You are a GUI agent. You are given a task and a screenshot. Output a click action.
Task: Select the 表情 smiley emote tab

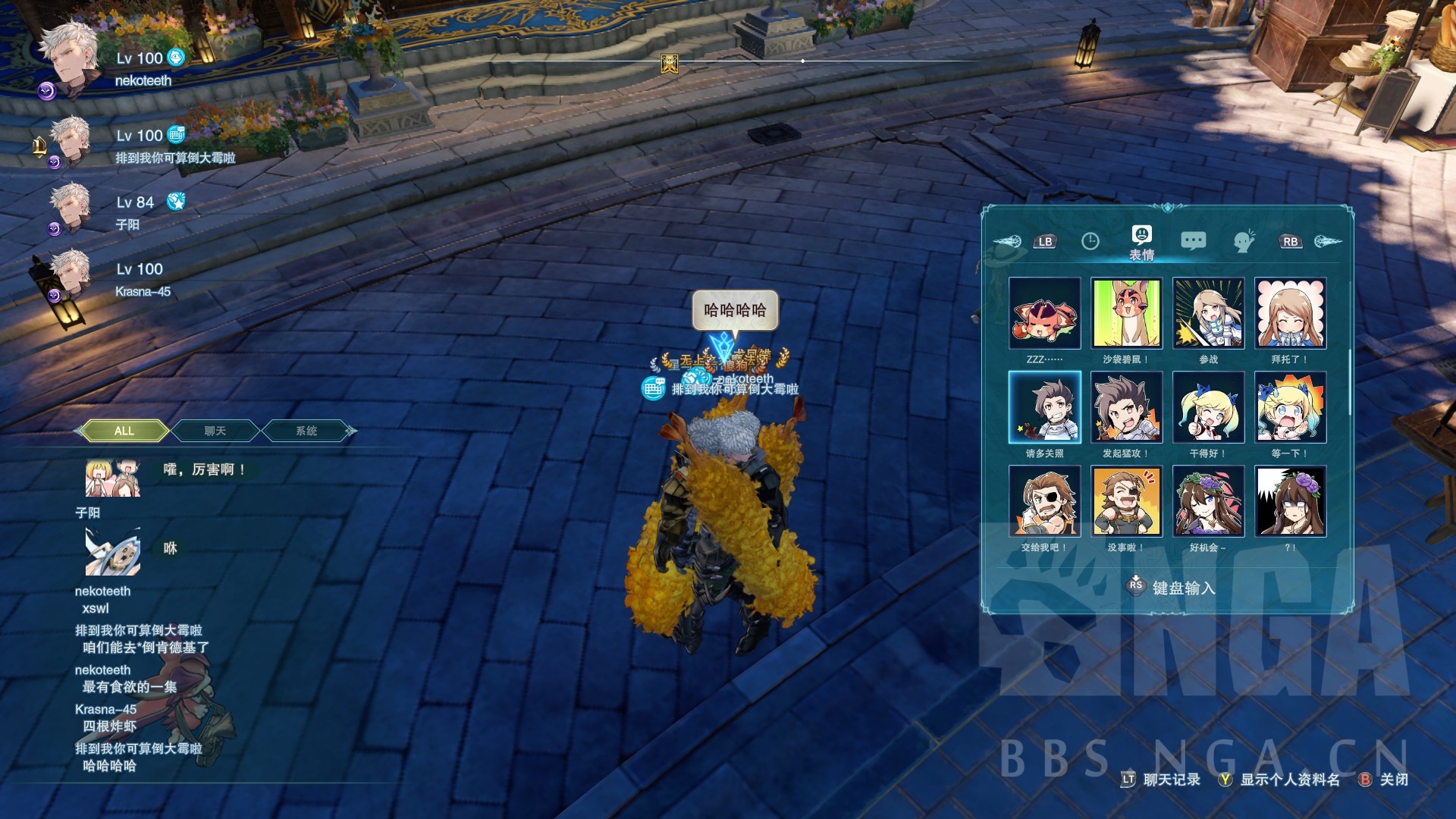tap(1141, 237)
